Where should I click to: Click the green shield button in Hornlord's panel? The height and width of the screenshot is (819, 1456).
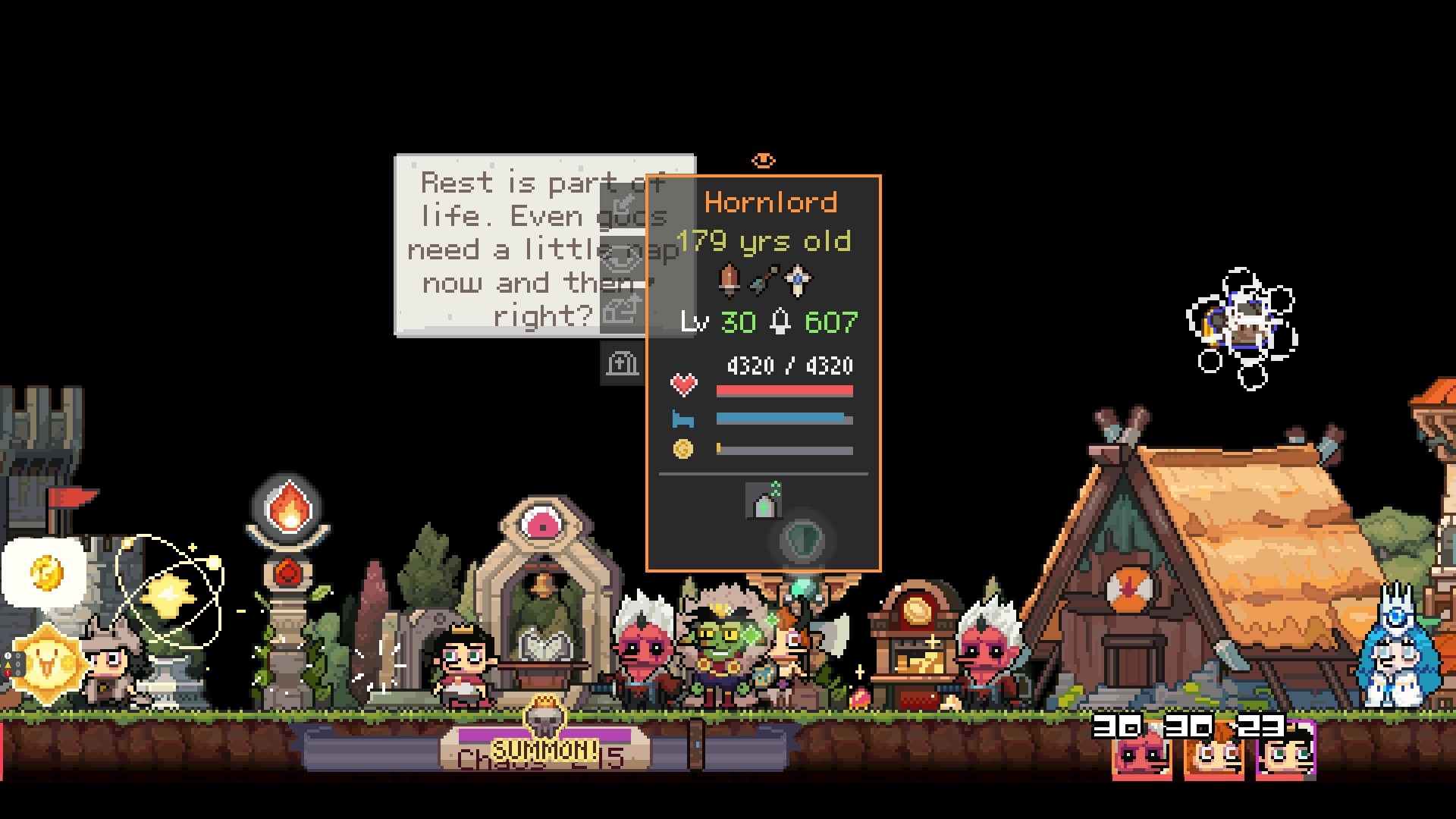pyautogui.click(x=801, y=540)
